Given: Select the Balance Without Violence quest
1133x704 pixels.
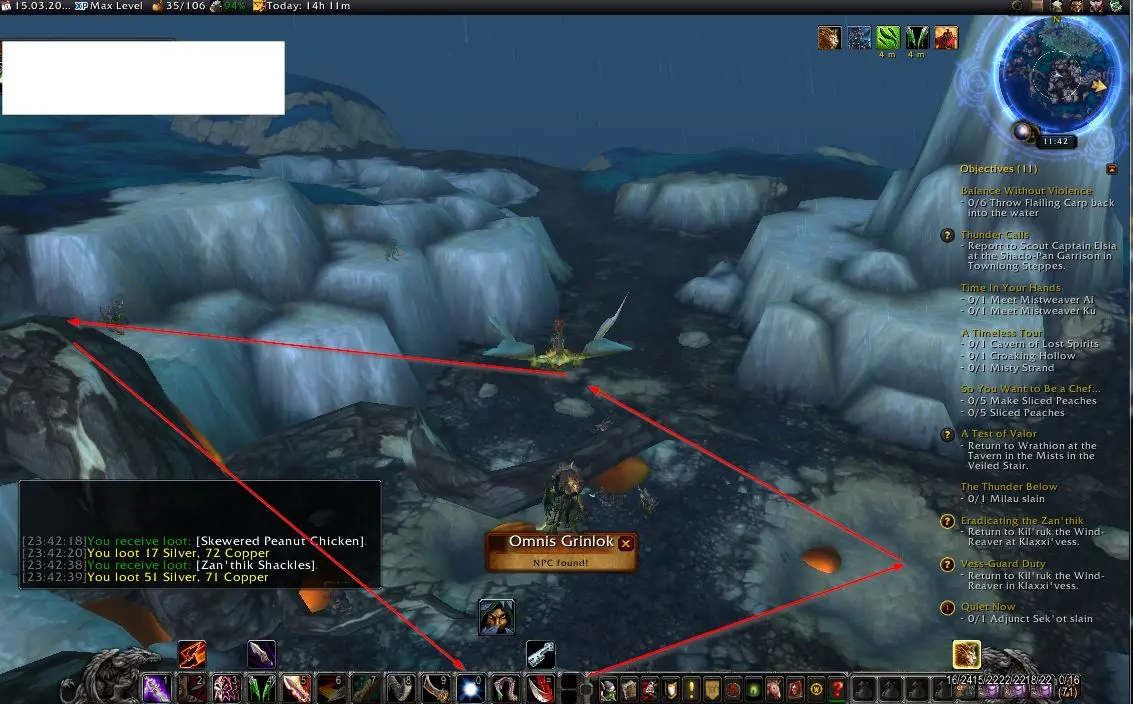Looking at the screenshot, I should pyautogui.click(x=1026, y=191).
